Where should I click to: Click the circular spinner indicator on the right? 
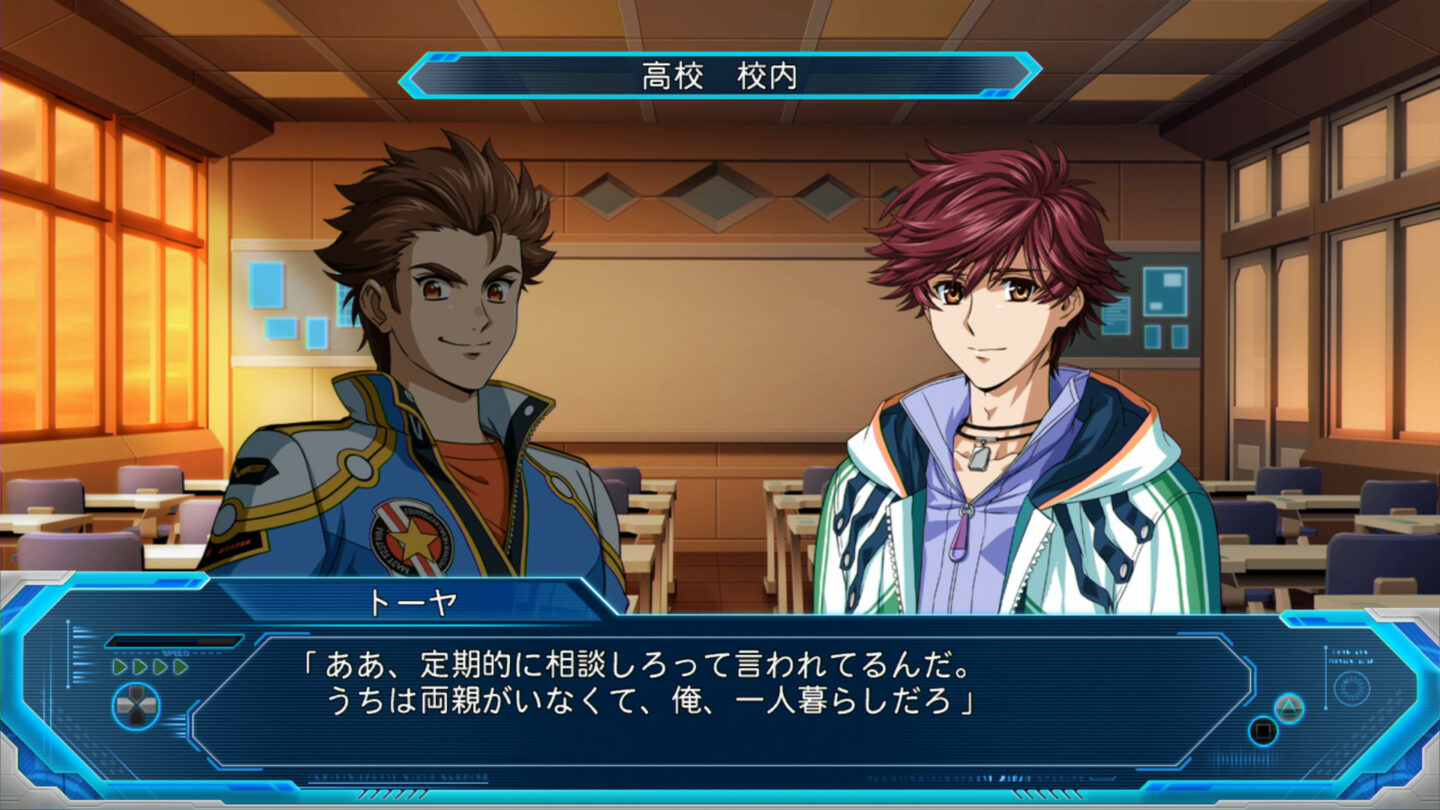point(1352,687)
